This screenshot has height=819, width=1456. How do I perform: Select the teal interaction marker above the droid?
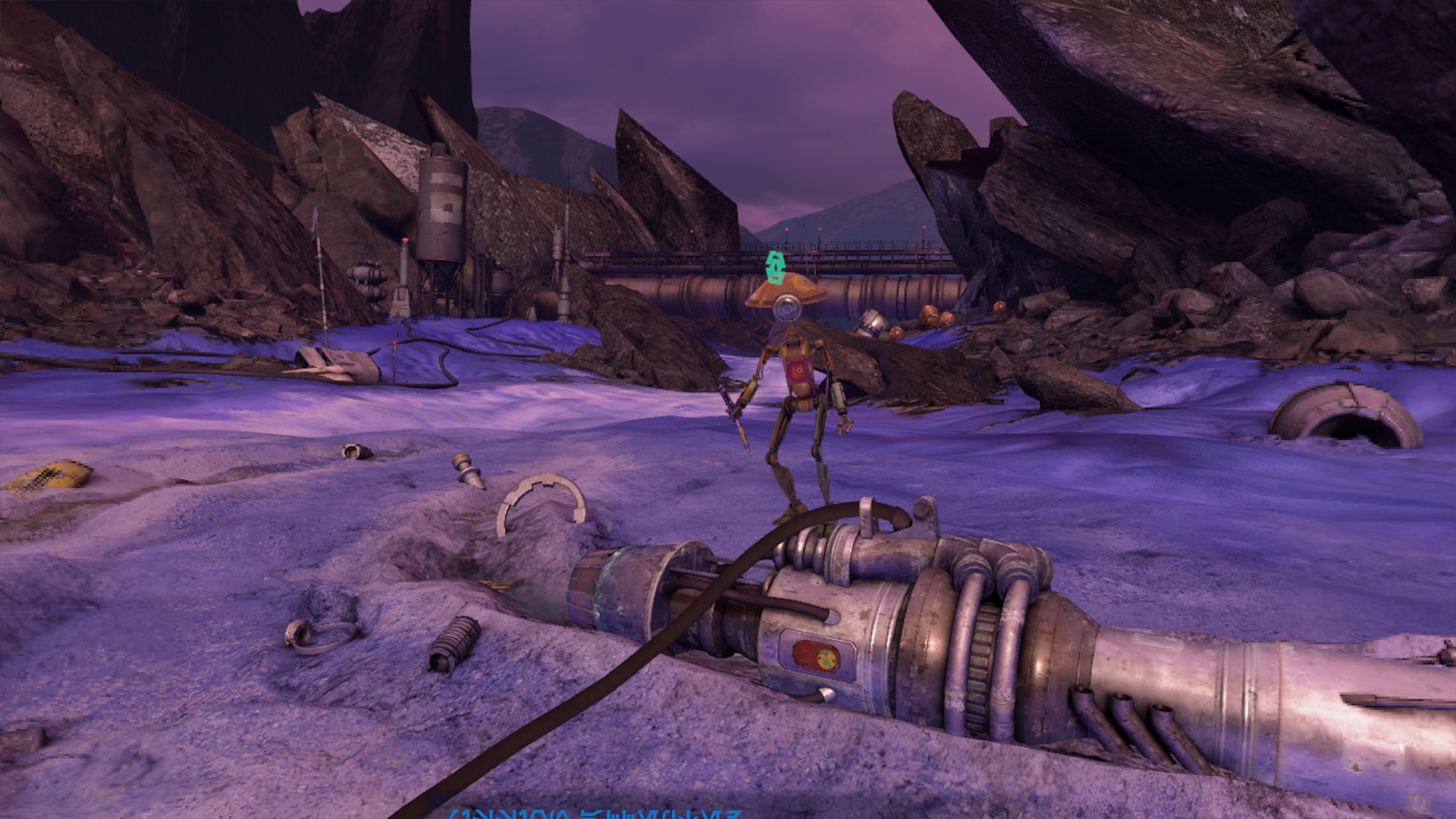(x=773, y=268)
